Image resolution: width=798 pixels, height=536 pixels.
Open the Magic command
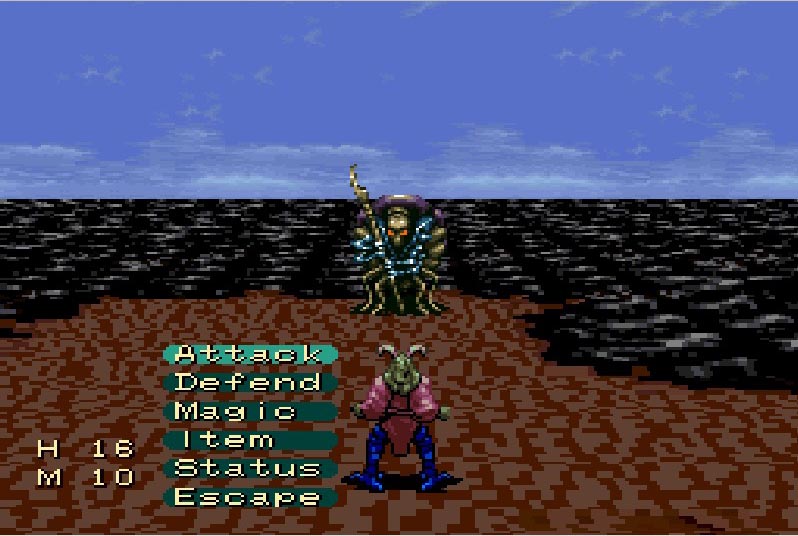249,411
